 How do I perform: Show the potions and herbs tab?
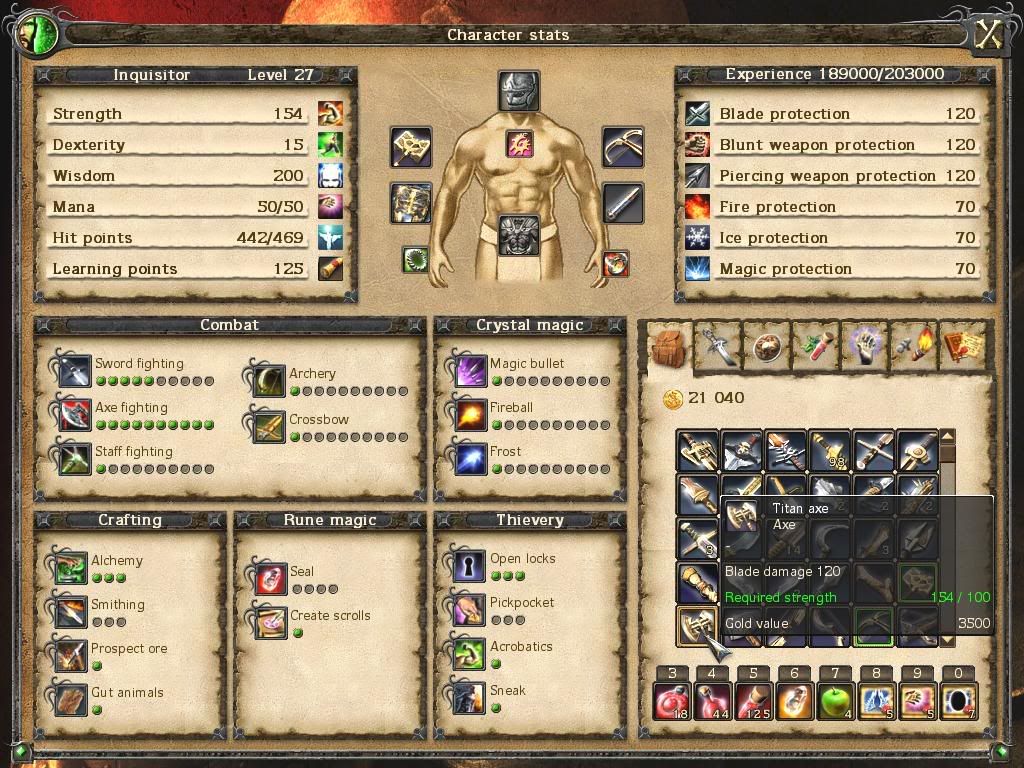pyautogui.click(x=815, y=346)
